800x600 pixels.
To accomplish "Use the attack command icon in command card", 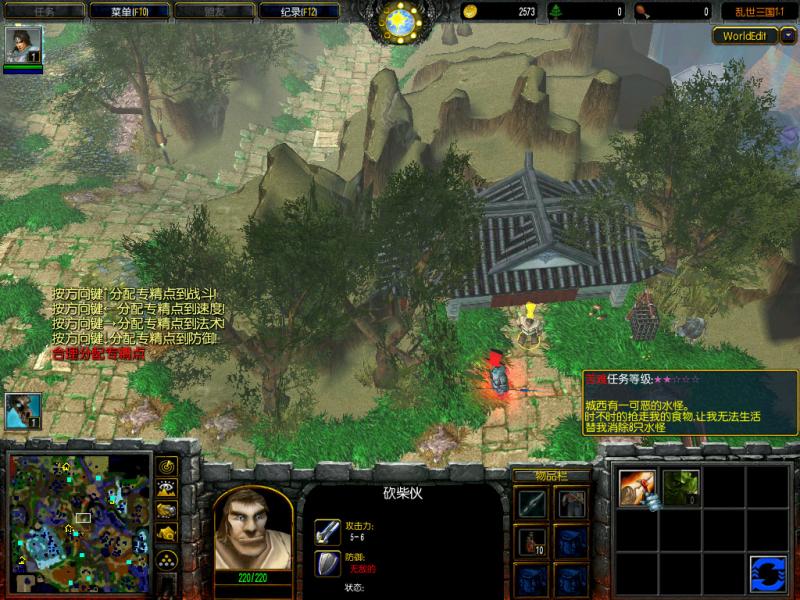I will pos(637,489).
